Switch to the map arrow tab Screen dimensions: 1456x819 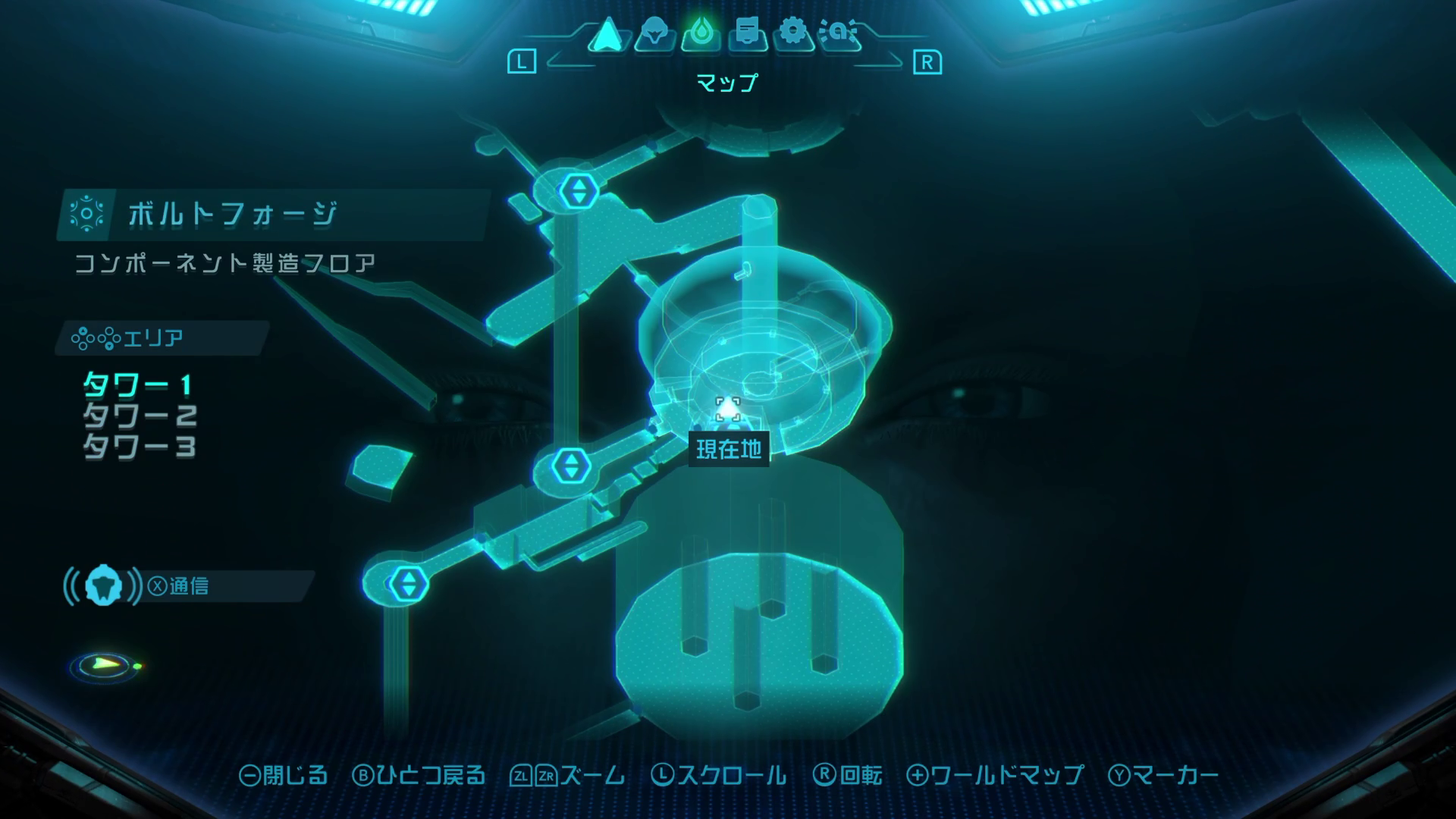(607, 35)
